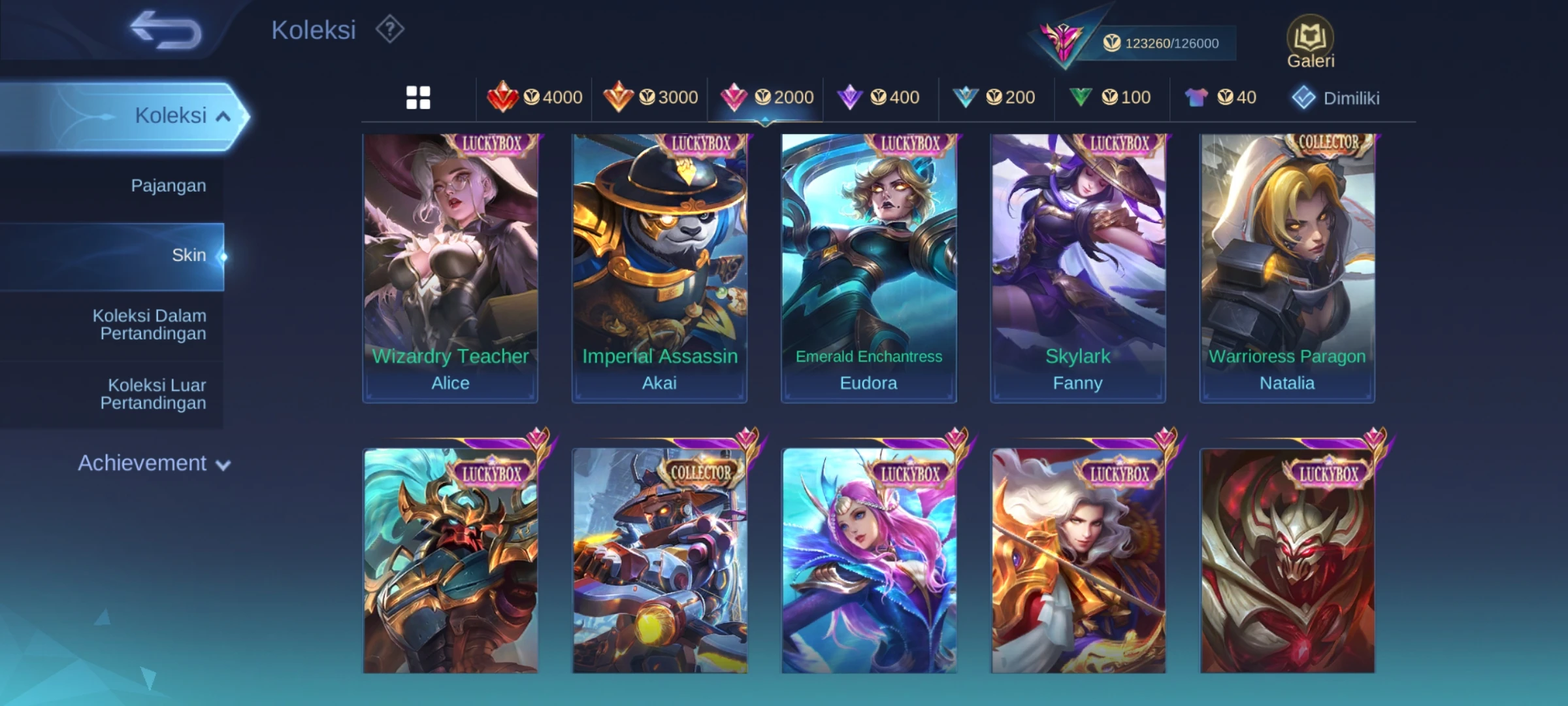View Natalia's Warrioress Paragon skin card
This screenshot has width=1568, height=706.
1287,268
